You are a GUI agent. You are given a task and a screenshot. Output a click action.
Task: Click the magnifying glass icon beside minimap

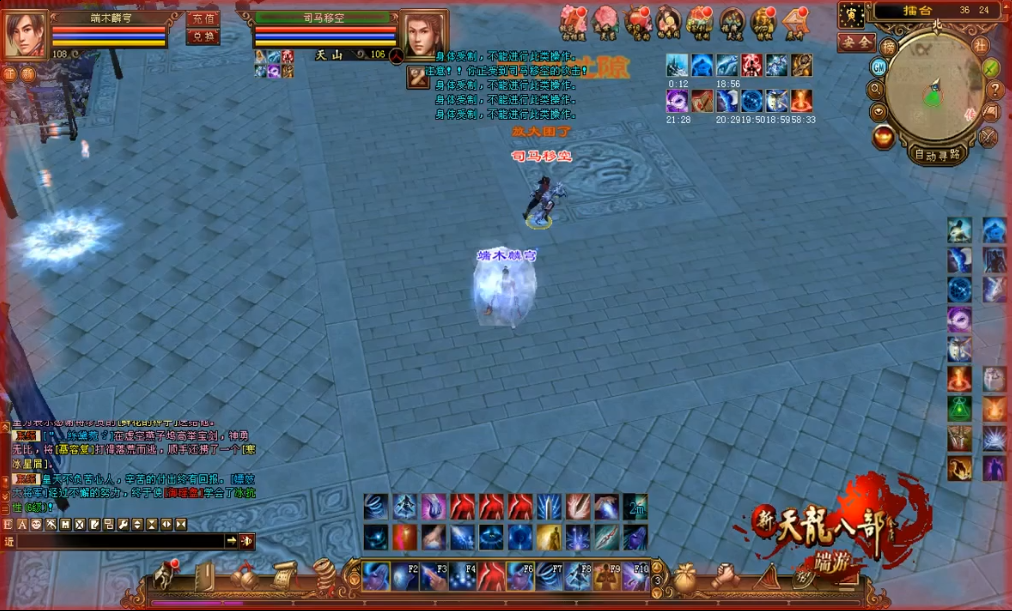coord(877,88)
